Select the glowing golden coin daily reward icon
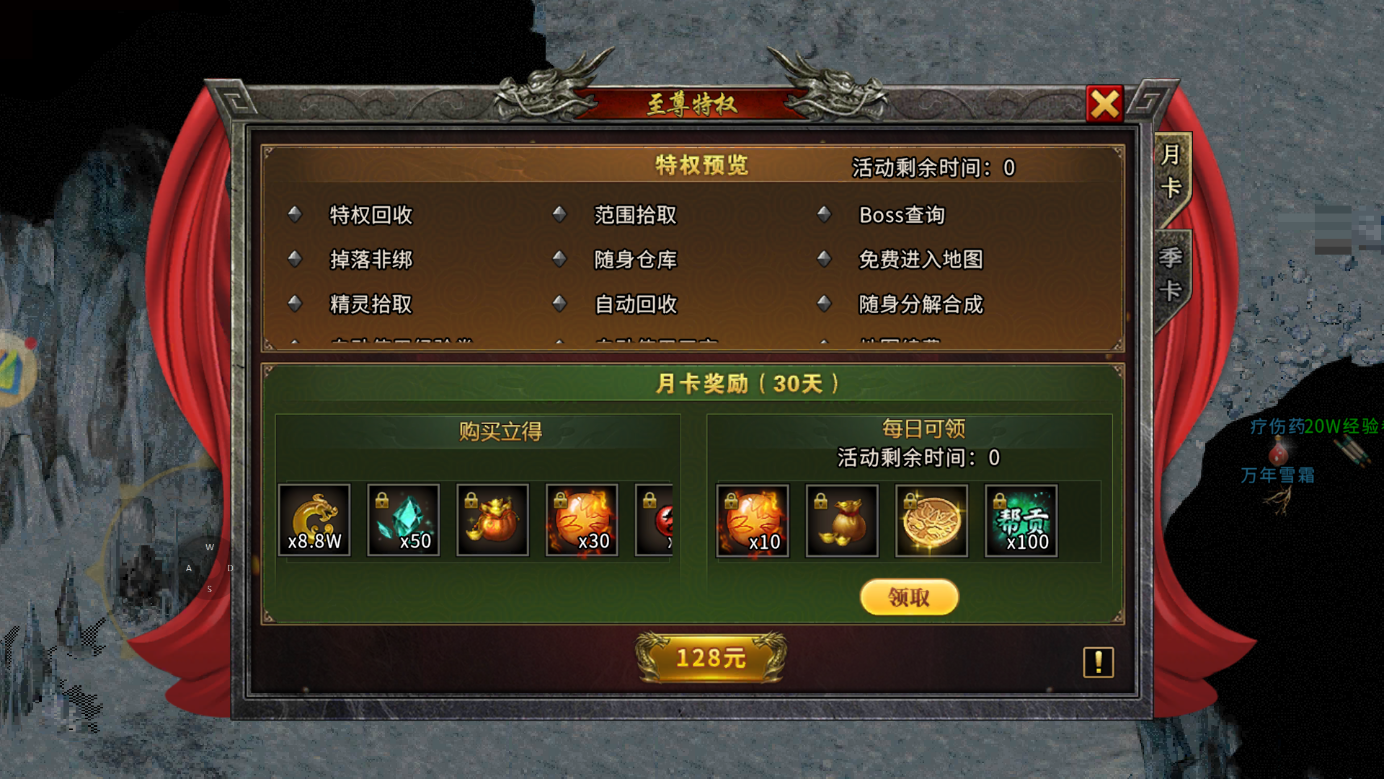 (x=930, y=519)
